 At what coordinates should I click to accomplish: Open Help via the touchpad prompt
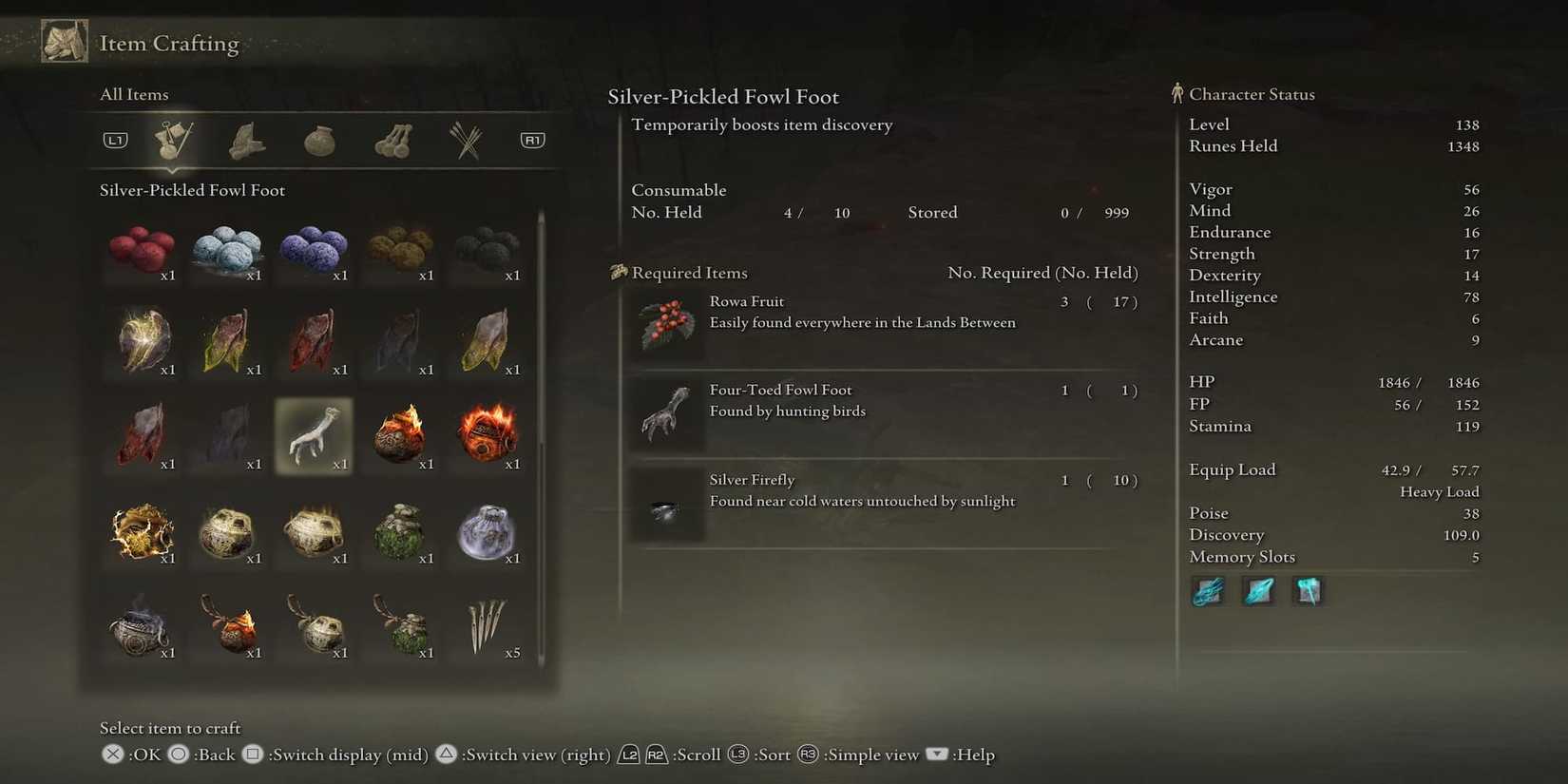(x=938, y=754)
